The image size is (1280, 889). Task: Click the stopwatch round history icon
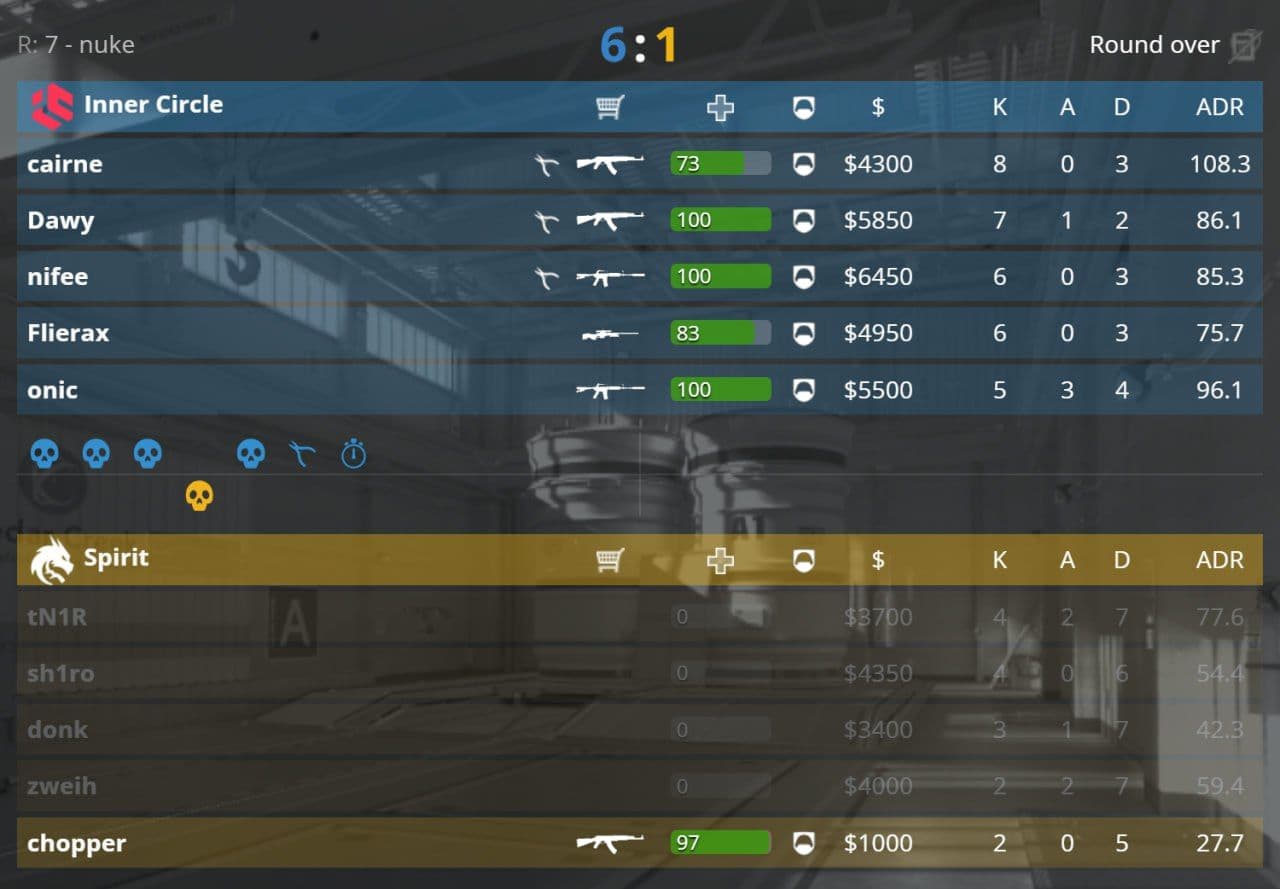tap(354, 455)
